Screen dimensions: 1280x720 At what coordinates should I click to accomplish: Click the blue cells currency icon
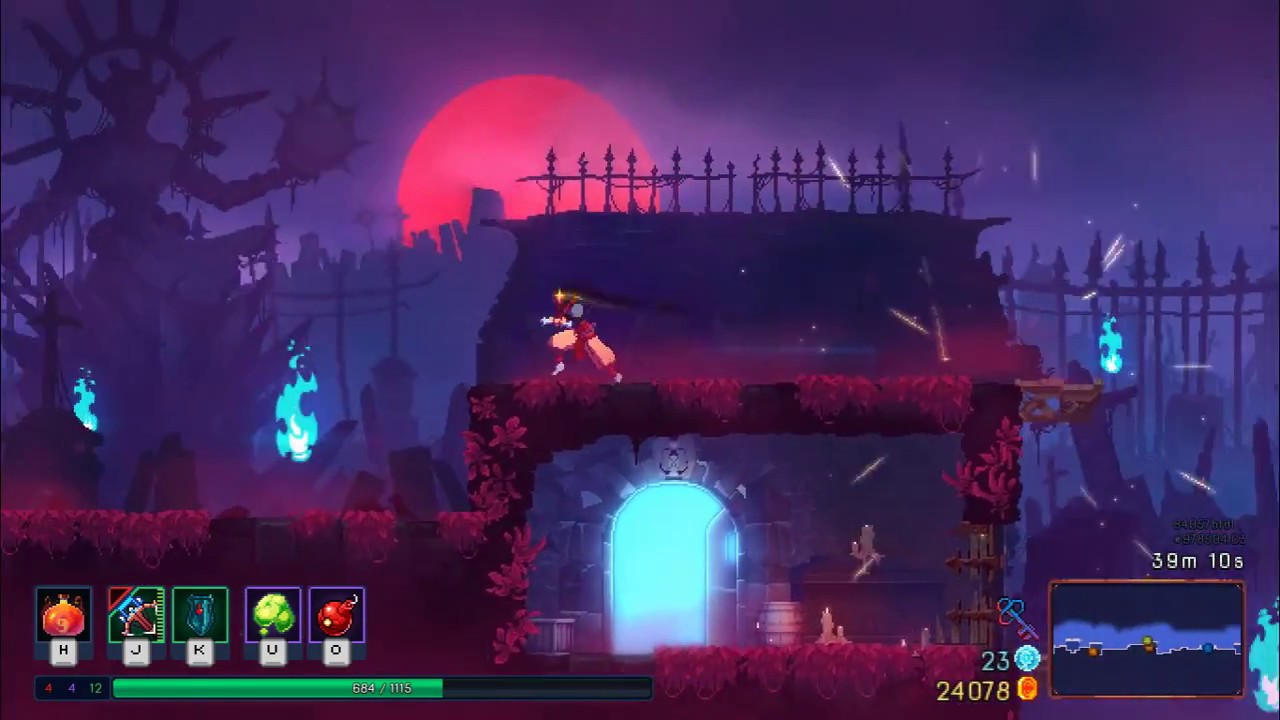coord(1030,659)
